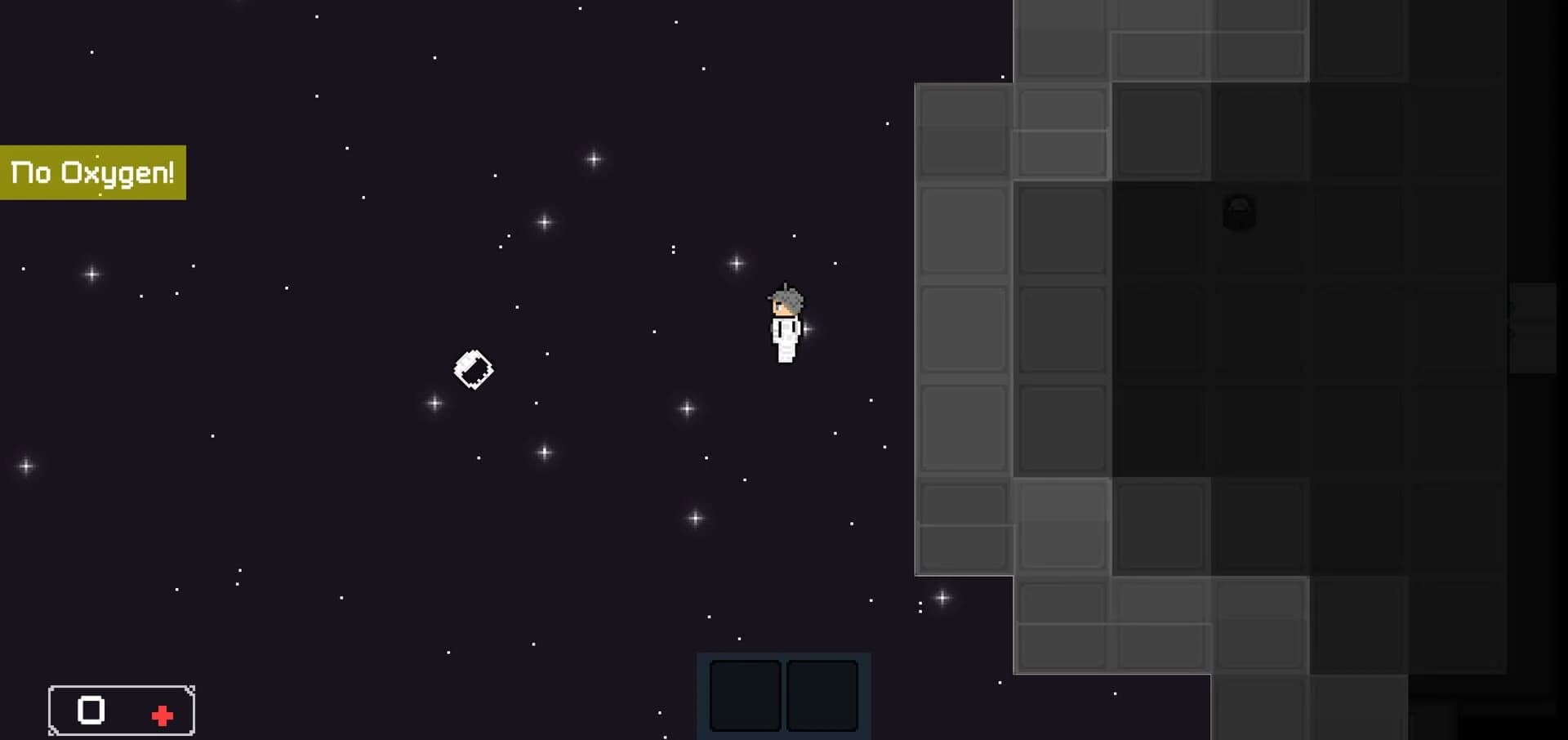Toggle the No Oxygen warning banner

coord(92,172)
